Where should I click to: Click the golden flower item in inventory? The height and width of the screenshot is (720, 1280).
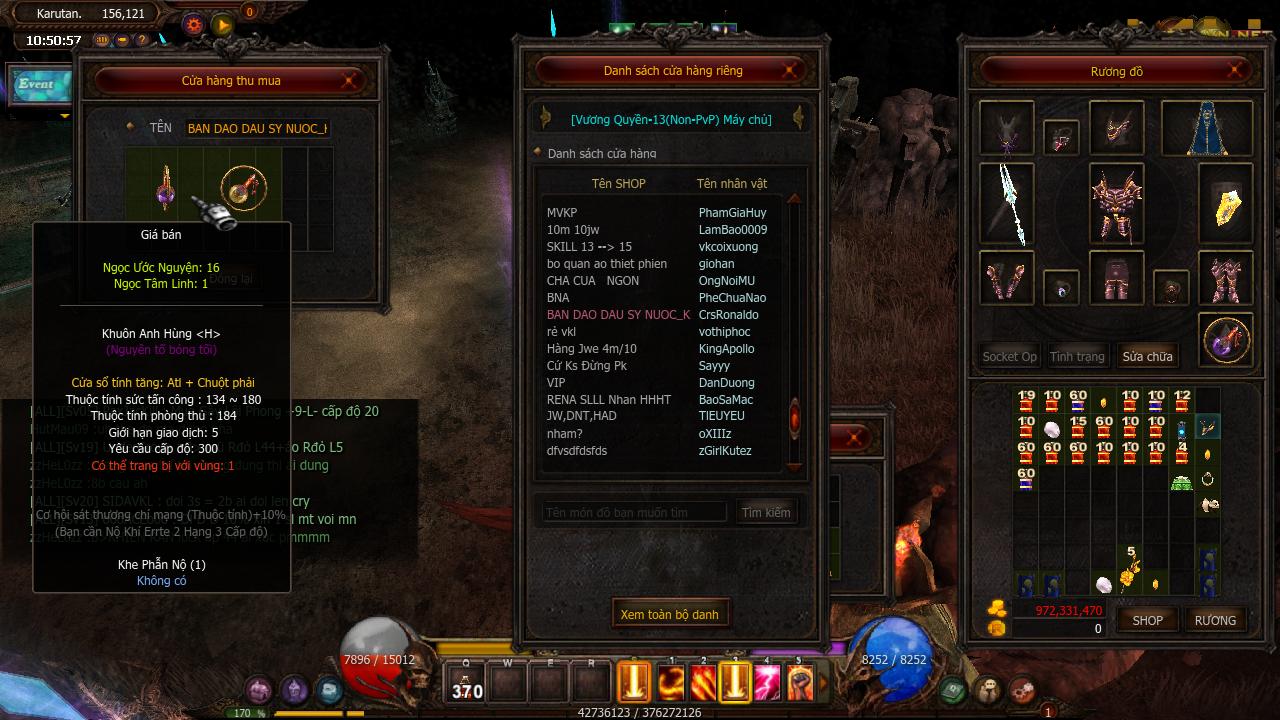point(1130,578)
